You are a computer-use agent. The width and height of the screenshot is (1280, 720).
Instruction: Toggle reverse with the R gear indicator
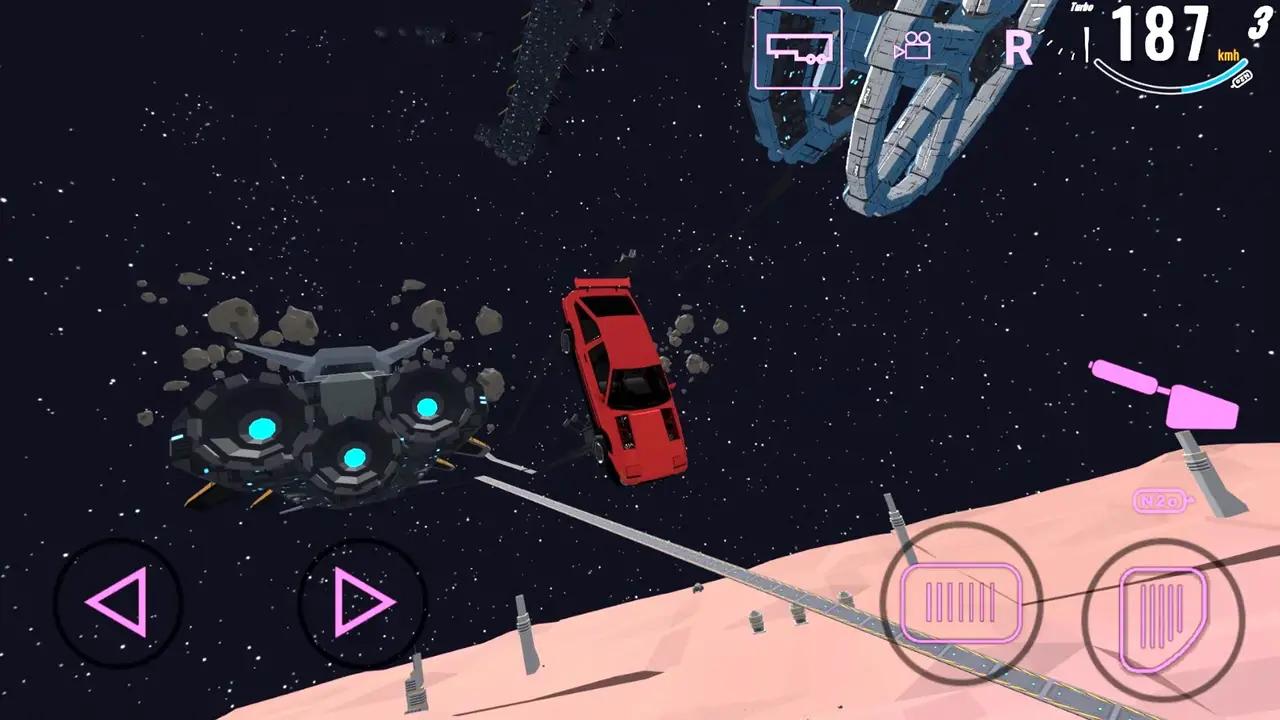click(x=1018, y=50)
